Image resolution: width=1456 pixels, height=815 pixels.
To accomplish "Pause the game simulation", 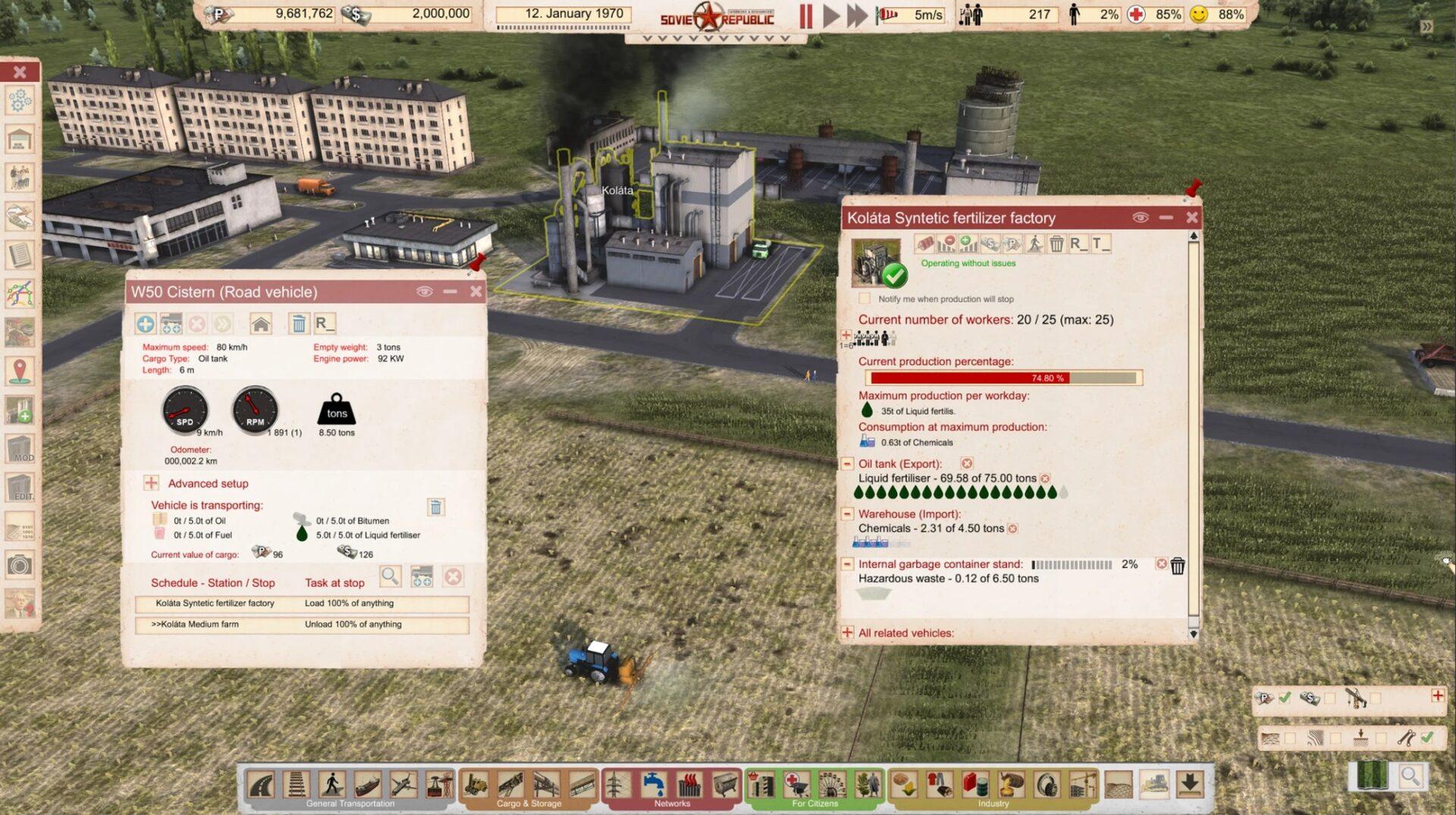I will 805,15.
